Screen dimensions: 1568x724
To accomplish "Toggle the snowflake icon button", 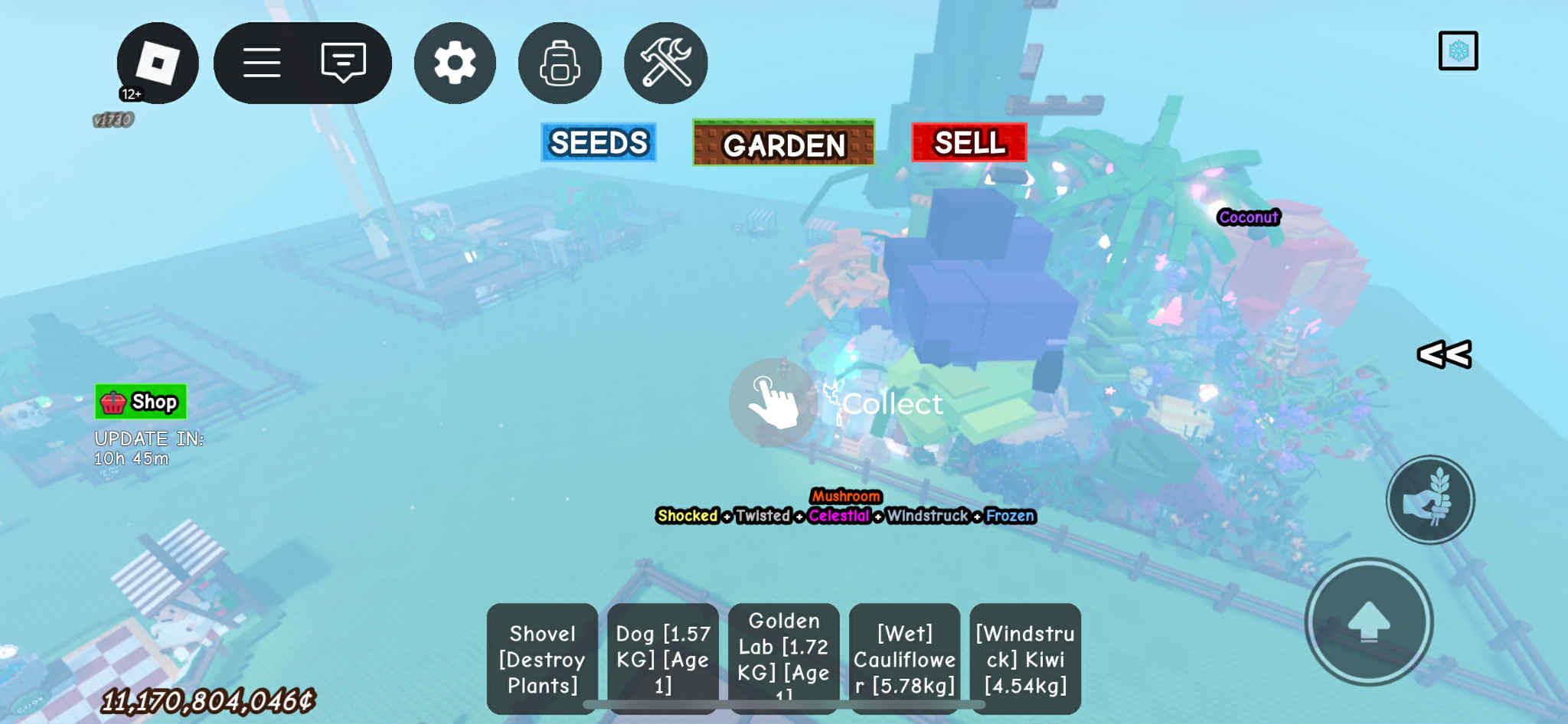I will [1458, 51].
